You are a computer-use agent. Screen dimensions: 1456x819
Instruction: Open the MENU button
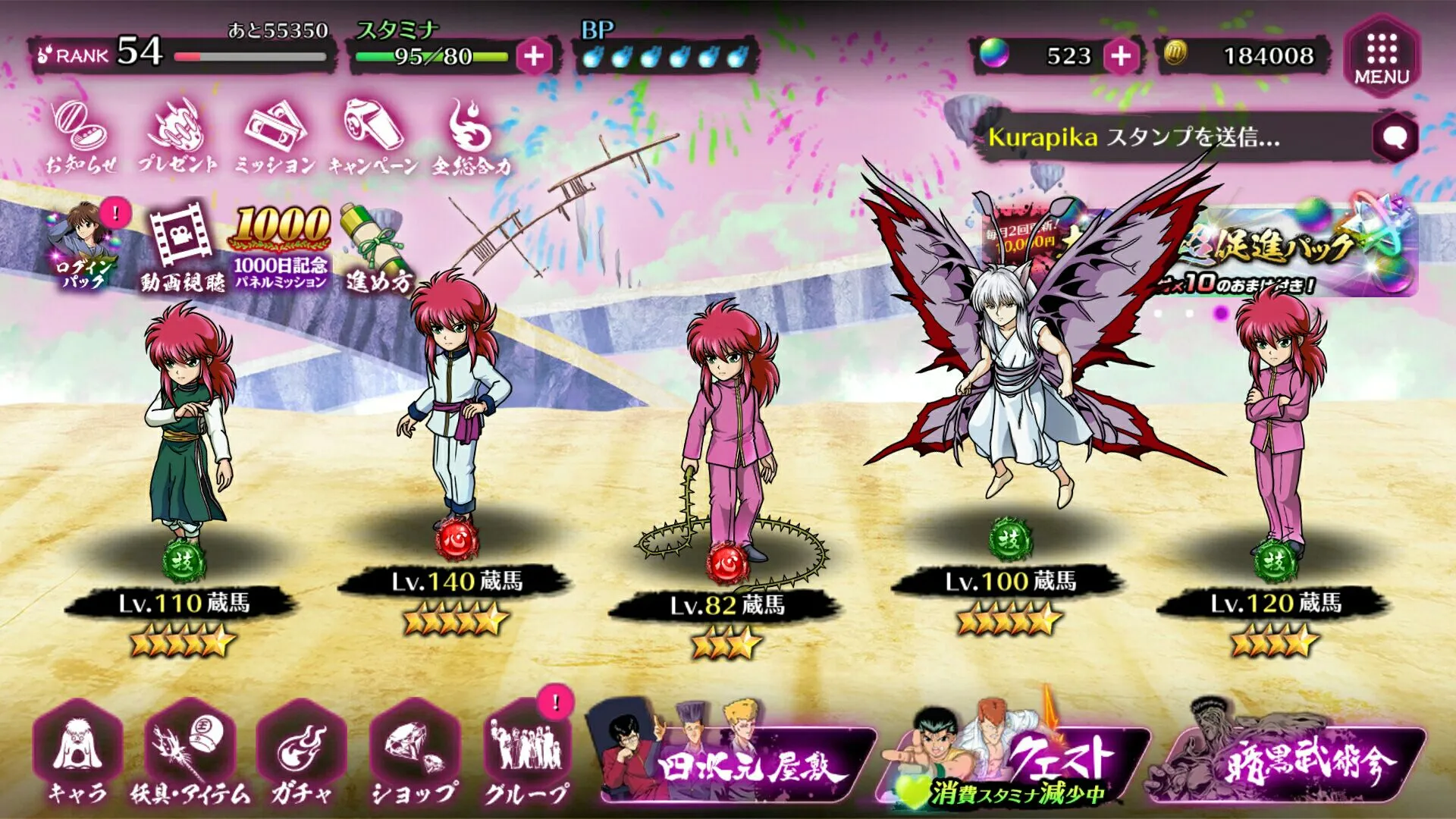click(x=1381, y=57)
